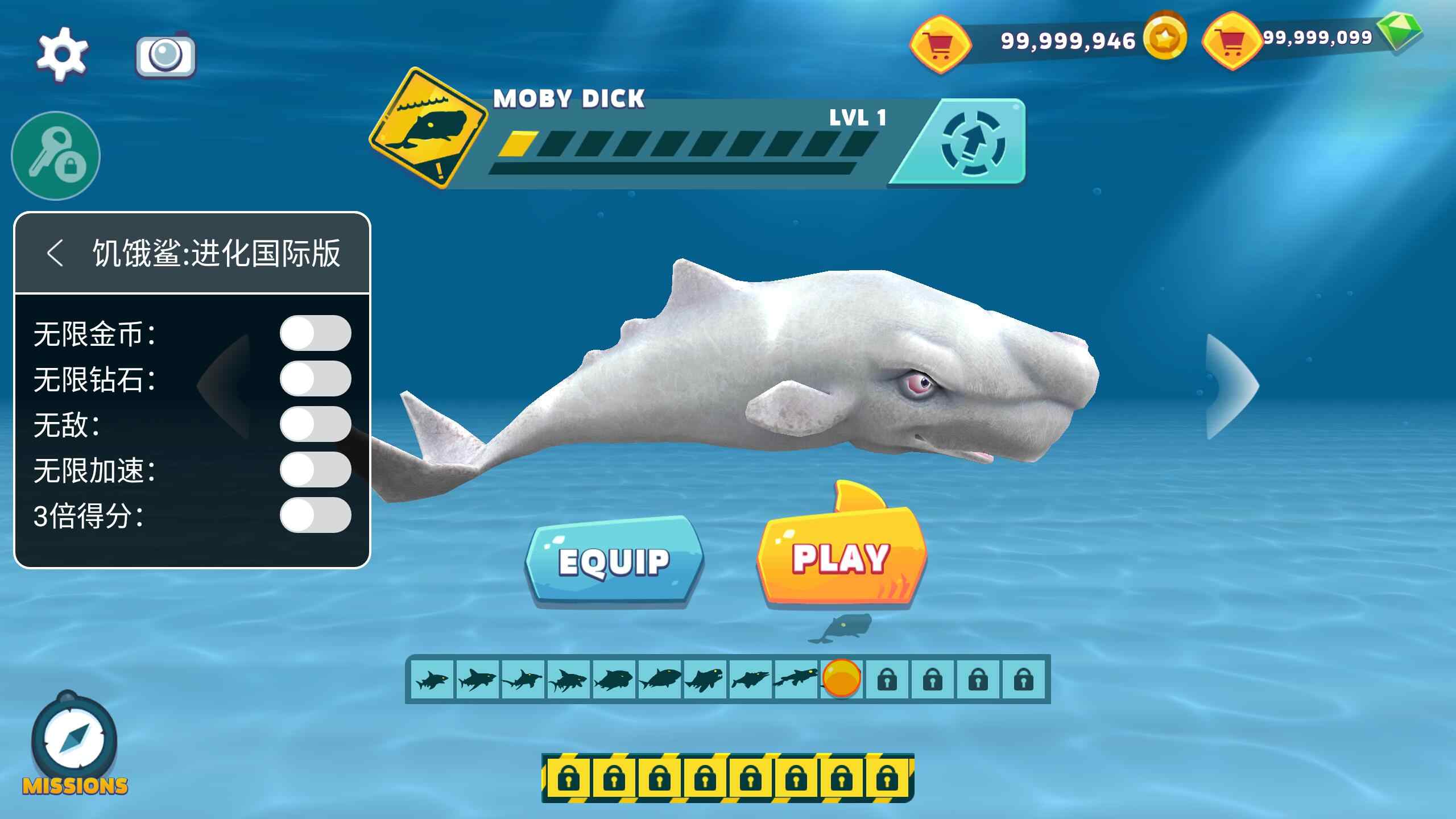Enable the 无敌 invincibility switch
The height and width of the screenshot is (819, 1456).
315,424
